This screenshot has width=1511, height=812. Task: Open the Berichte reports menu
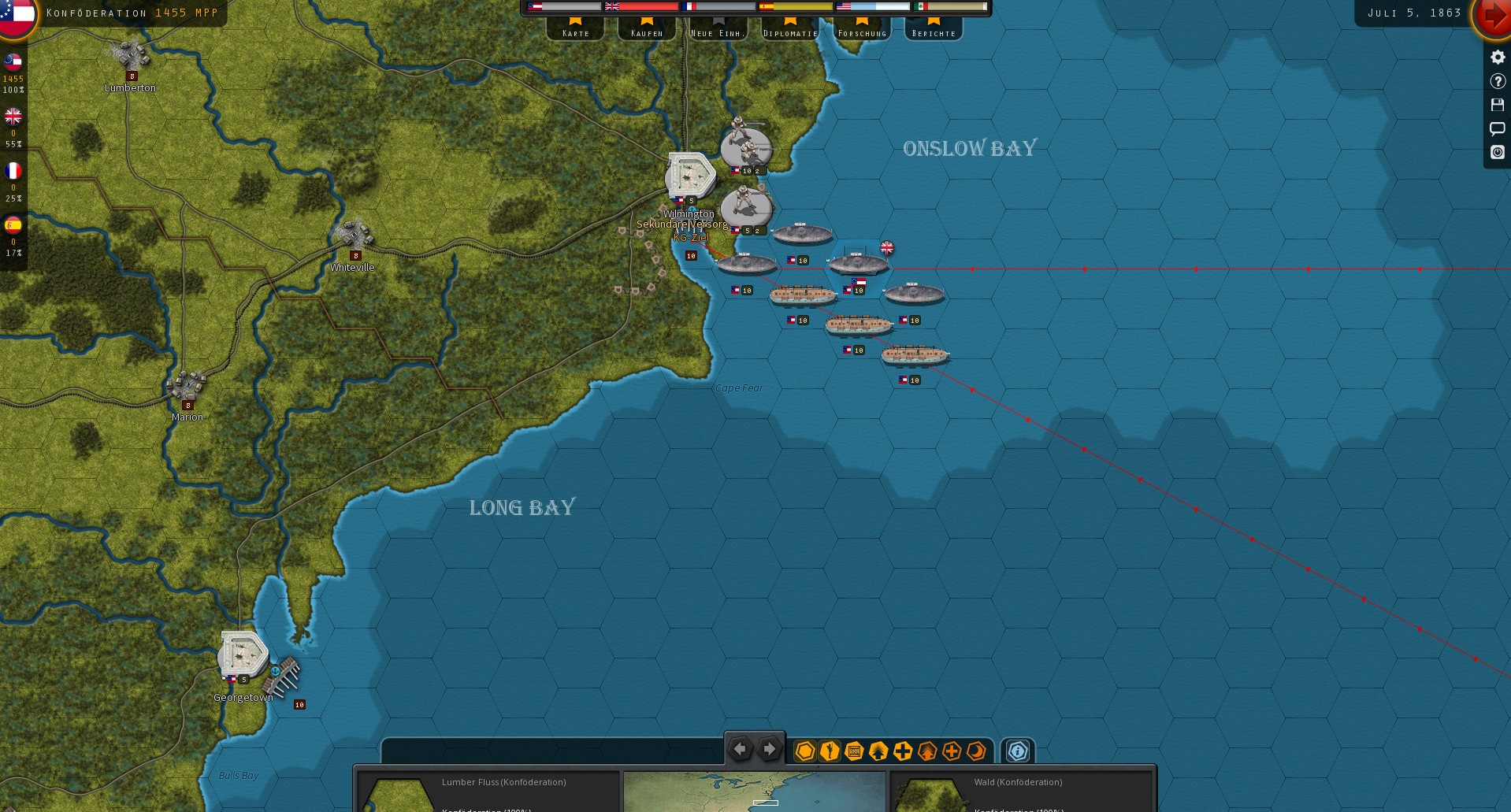pyautogui.click(x=934, y=28)
